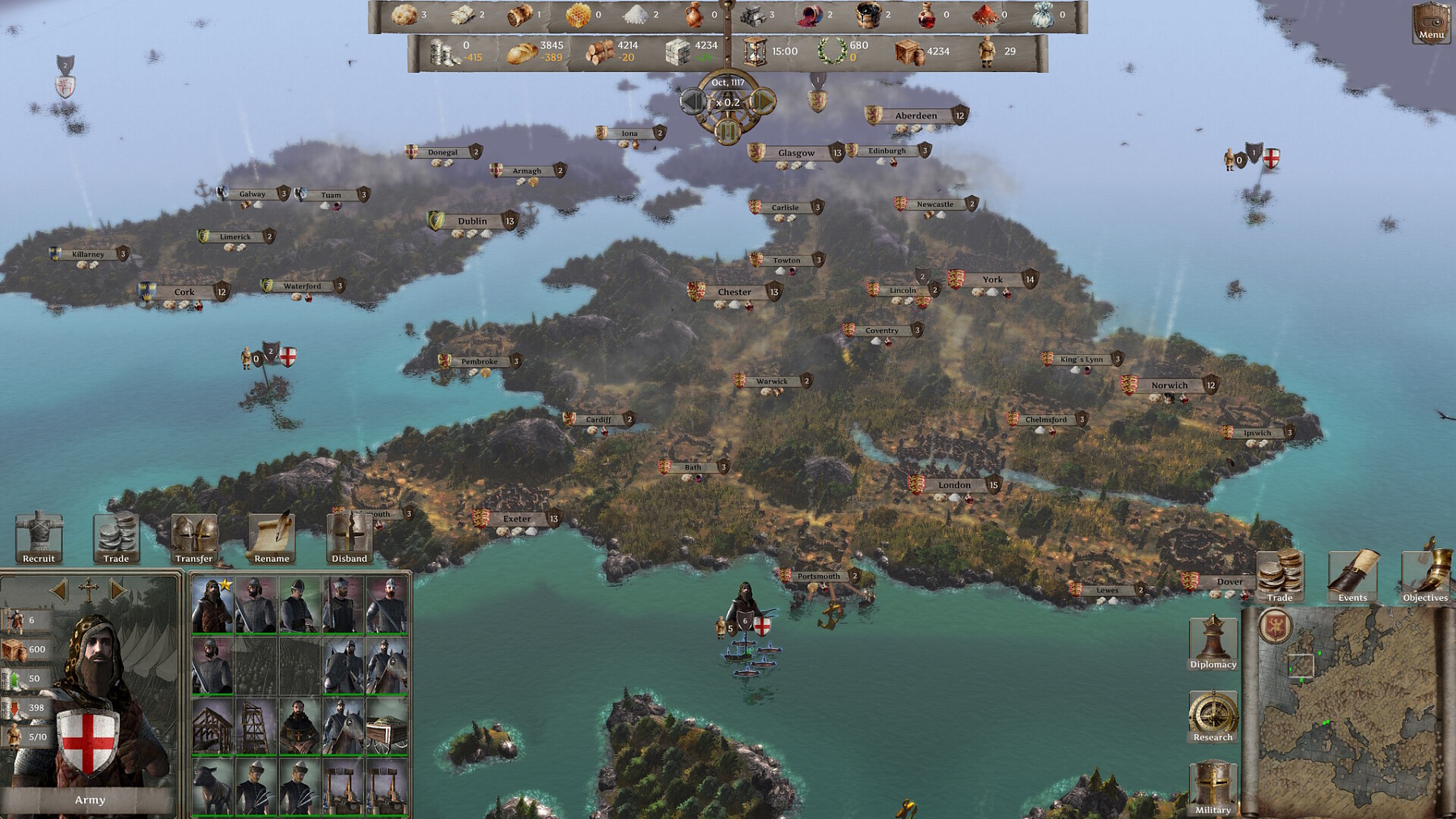Select the London city label
This screenshot has width=1456, height=819.
tap(954, 485)
